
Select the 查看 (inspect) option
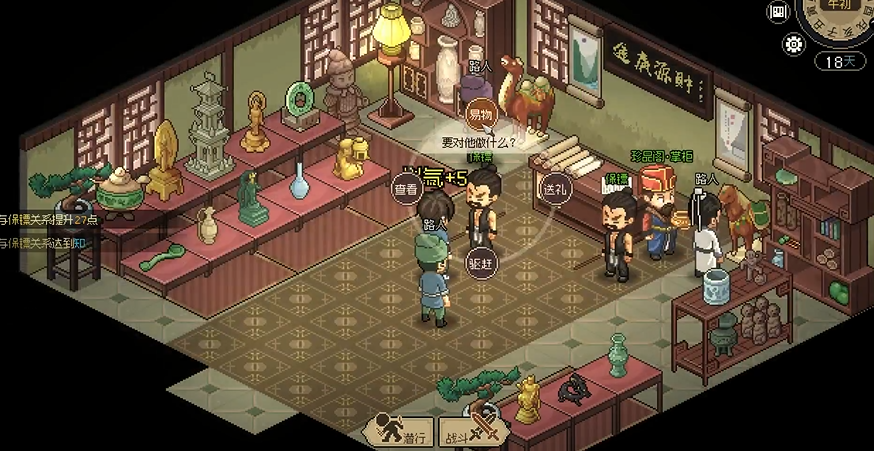pyautogui.click(x=406, y=189)
